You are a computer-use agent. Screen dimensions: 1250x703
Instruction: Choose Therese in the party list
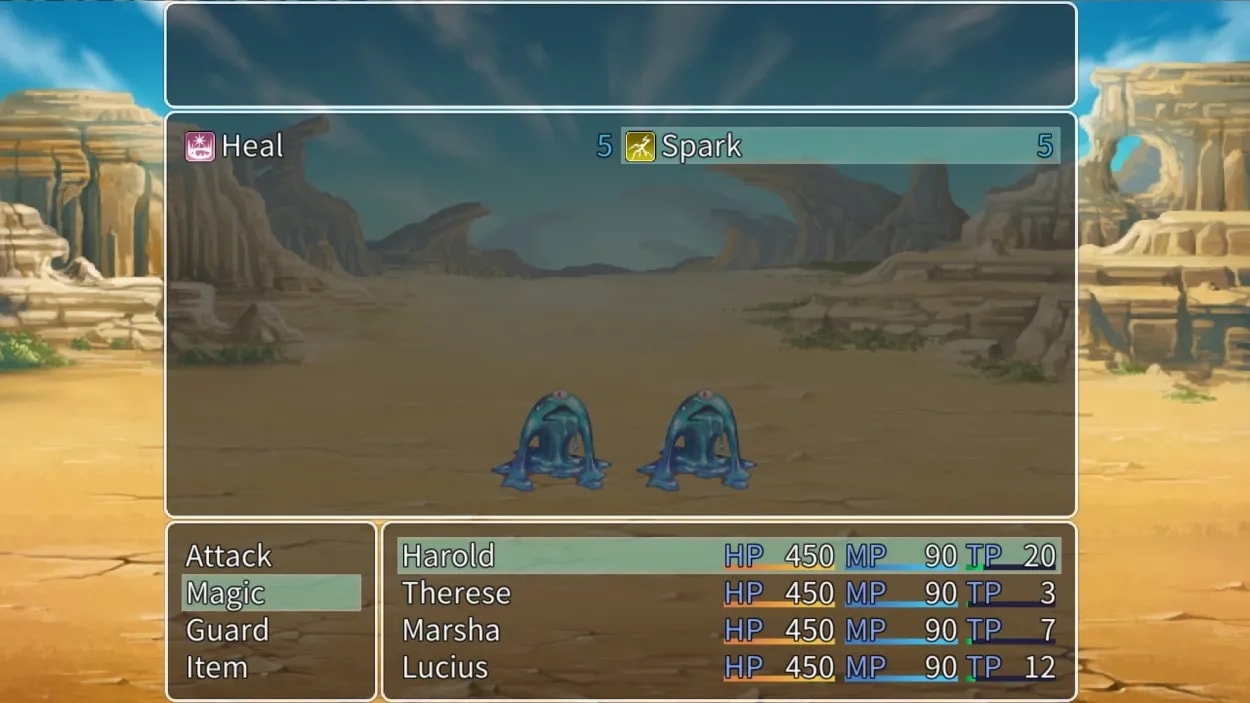point(456,593)
